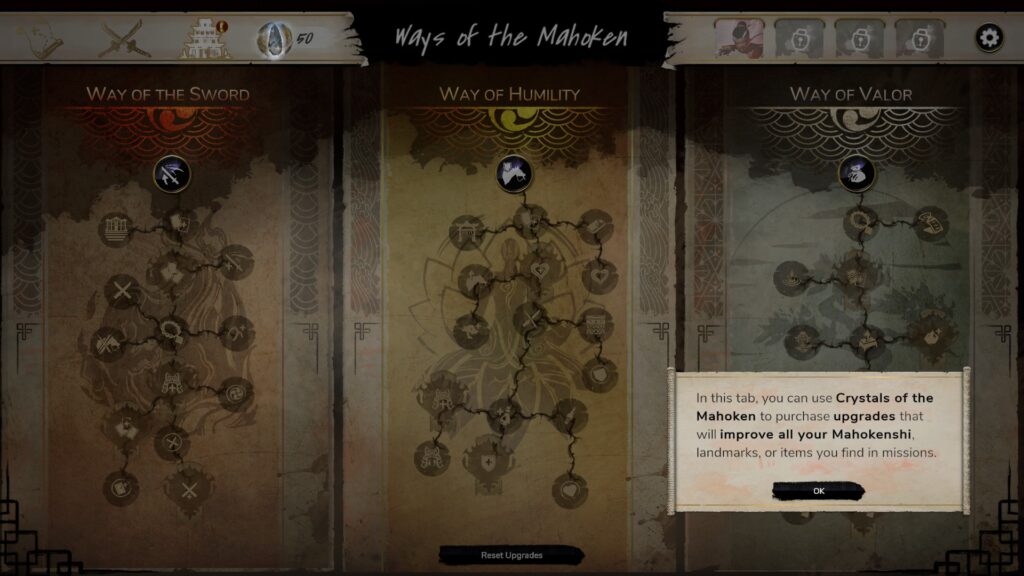The width and height of the screenshot is (1024, 576).
Task: Open the pagoda building tab
Action: [x=204, y=39]
